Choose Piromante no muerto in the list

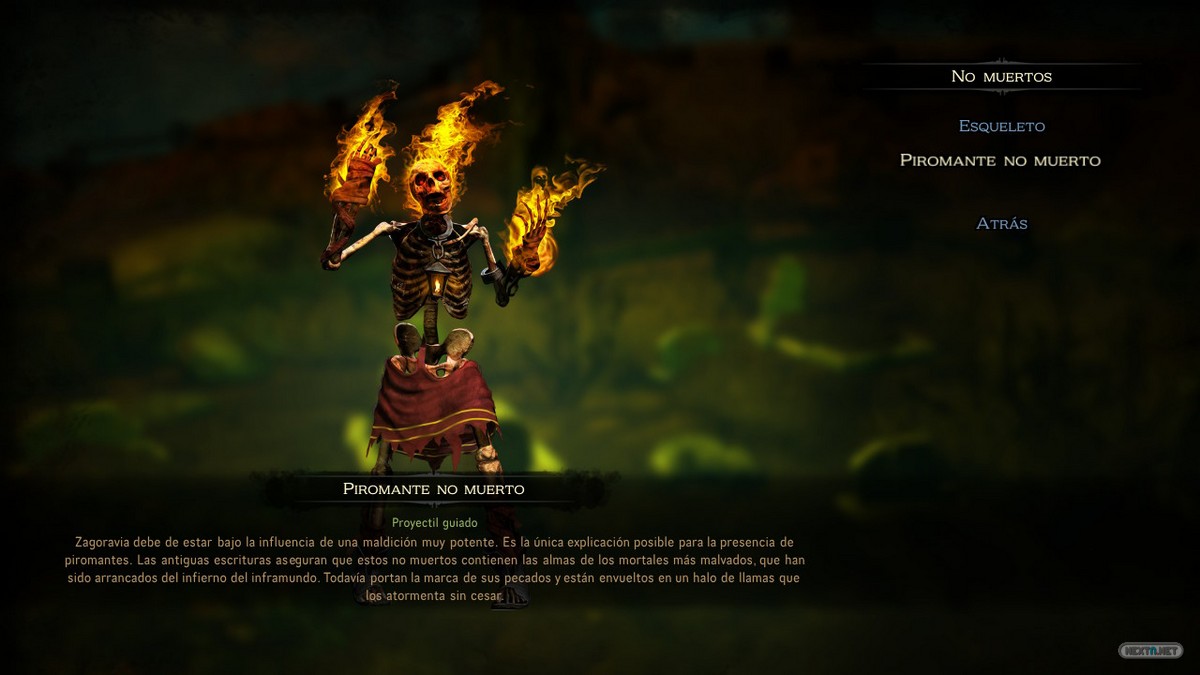[1000, 160]
